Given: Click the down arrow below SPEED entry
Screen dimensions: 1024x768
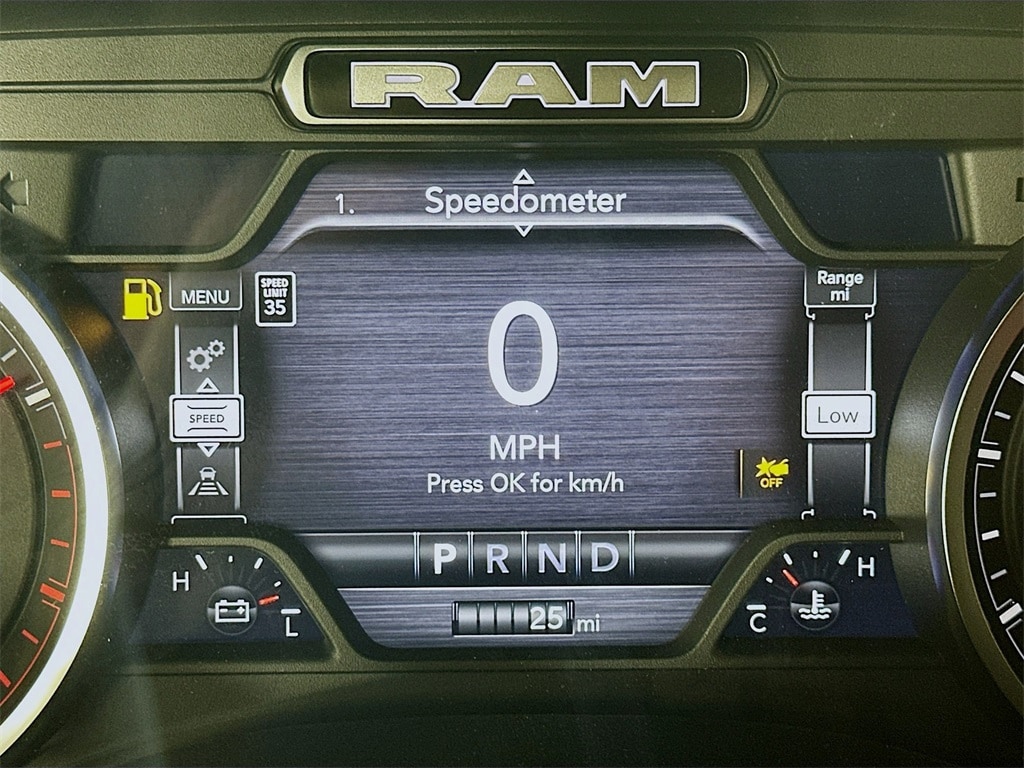Looking at the screenshot, I should pos(207,450).
